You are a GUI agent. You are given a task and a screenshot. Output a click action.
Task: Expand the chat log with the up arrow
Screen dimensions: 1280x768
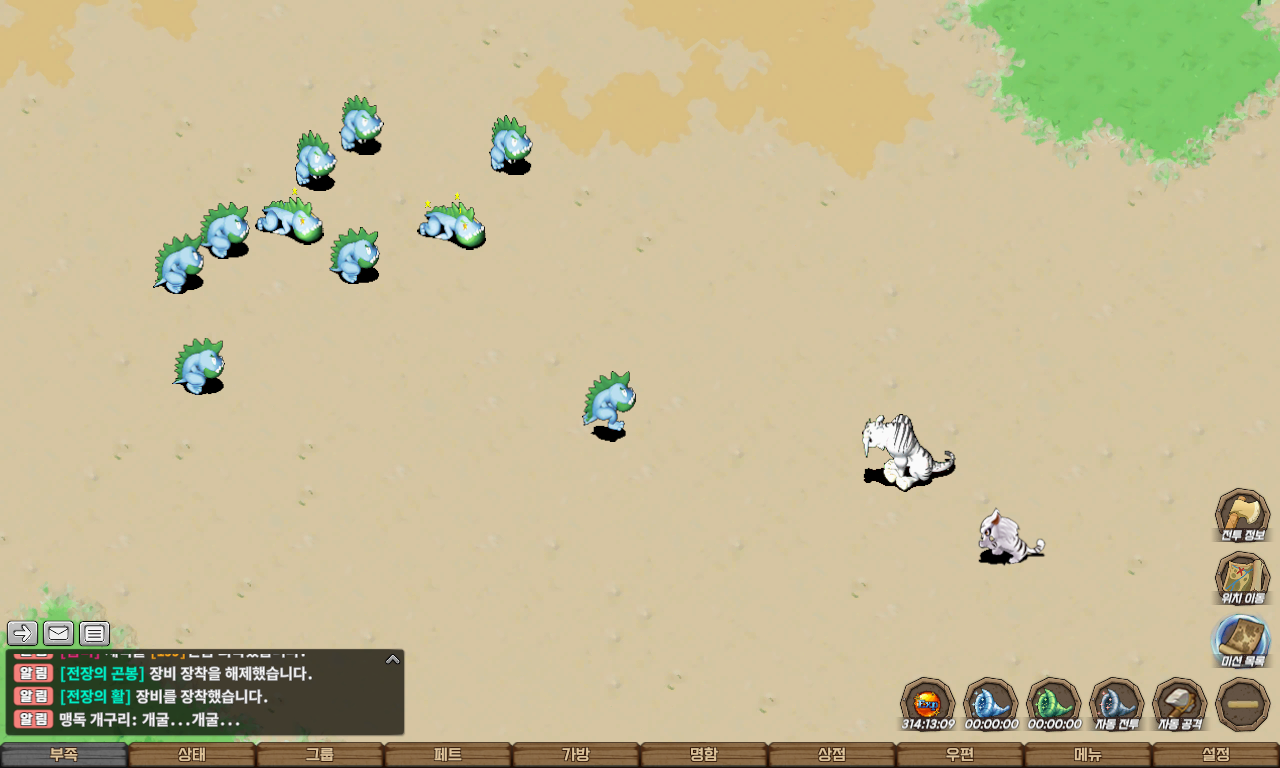pos(393,659)
